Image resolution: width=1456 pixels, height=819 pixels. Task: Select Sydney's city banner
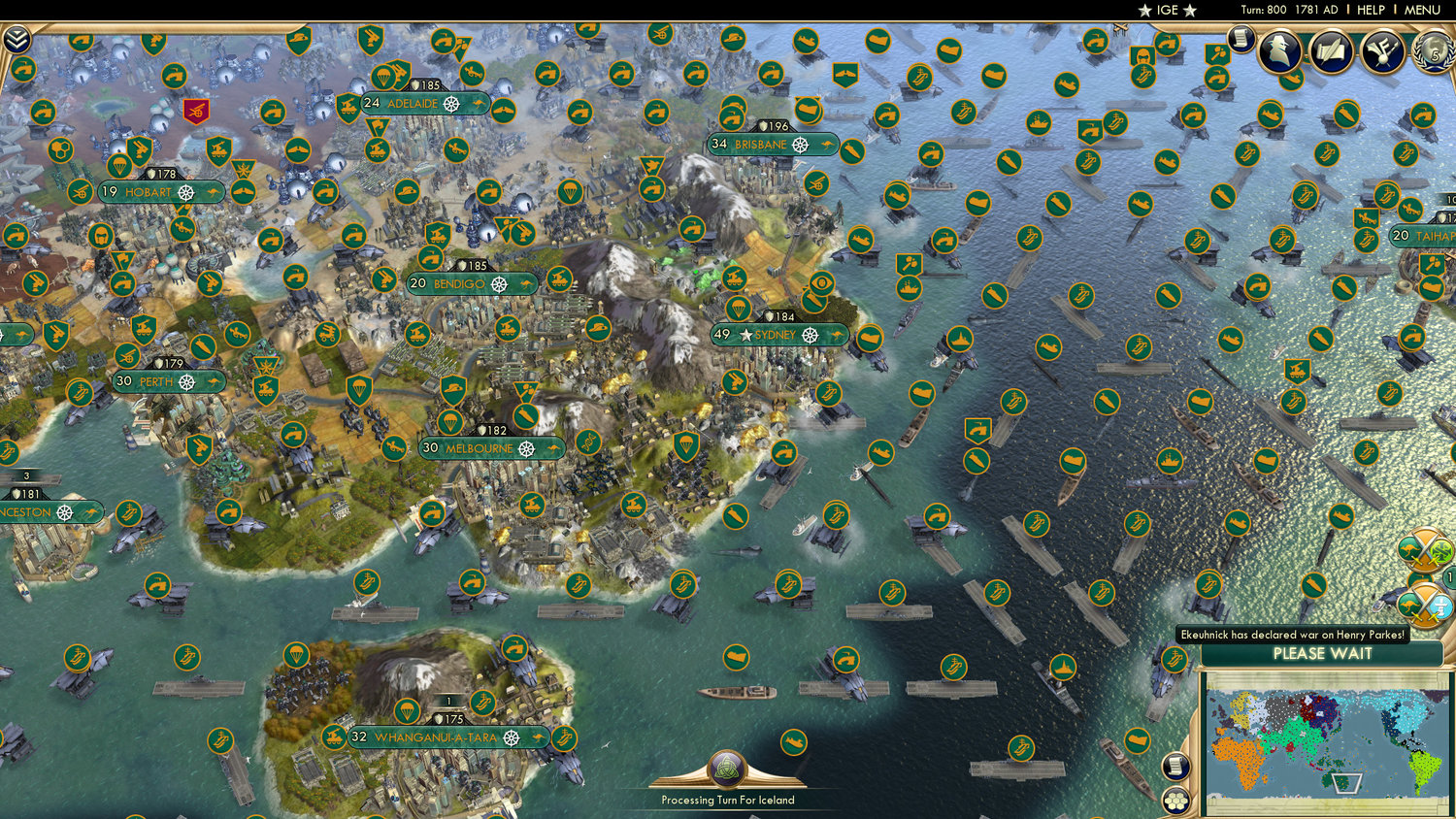coord(777,334)
